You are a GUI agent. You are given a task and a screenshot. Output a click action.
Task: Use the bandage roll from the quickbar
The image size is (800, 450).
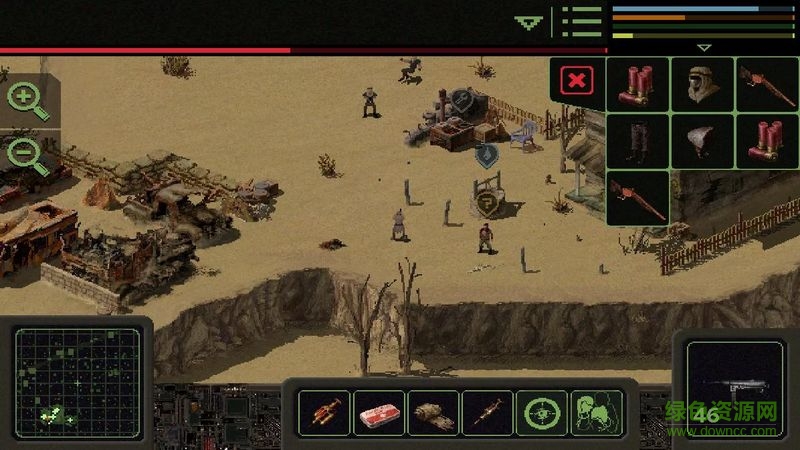[x=433, y=412]
